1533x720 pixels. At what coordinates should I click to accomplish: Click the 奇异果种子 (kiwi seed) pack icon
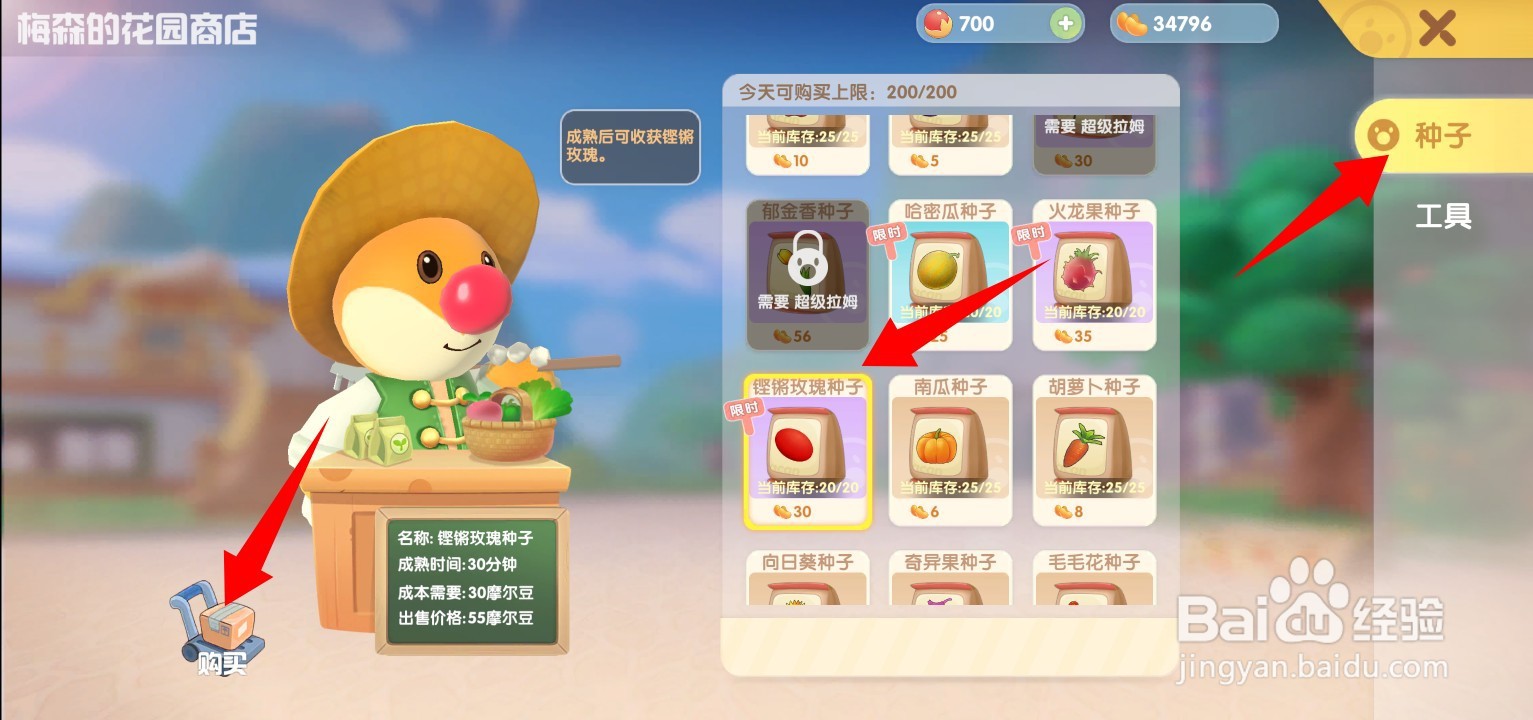tap(949, 590)
